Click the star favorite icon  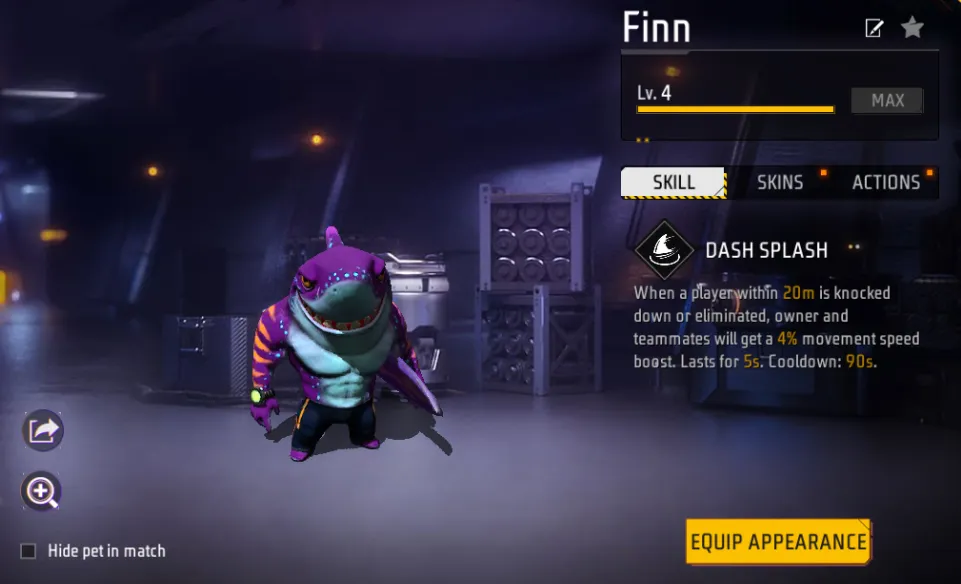tap(912, 28)
